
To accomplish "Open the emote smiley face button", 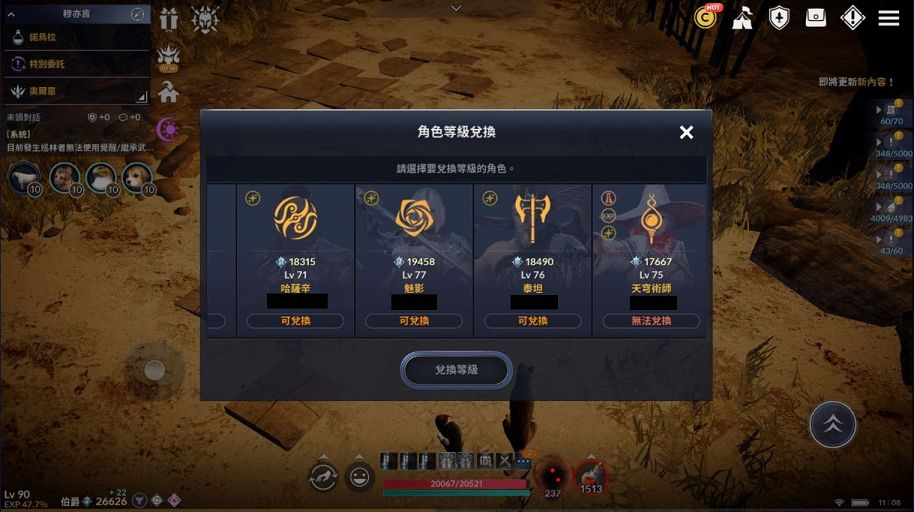I will (x=360, y=477).
